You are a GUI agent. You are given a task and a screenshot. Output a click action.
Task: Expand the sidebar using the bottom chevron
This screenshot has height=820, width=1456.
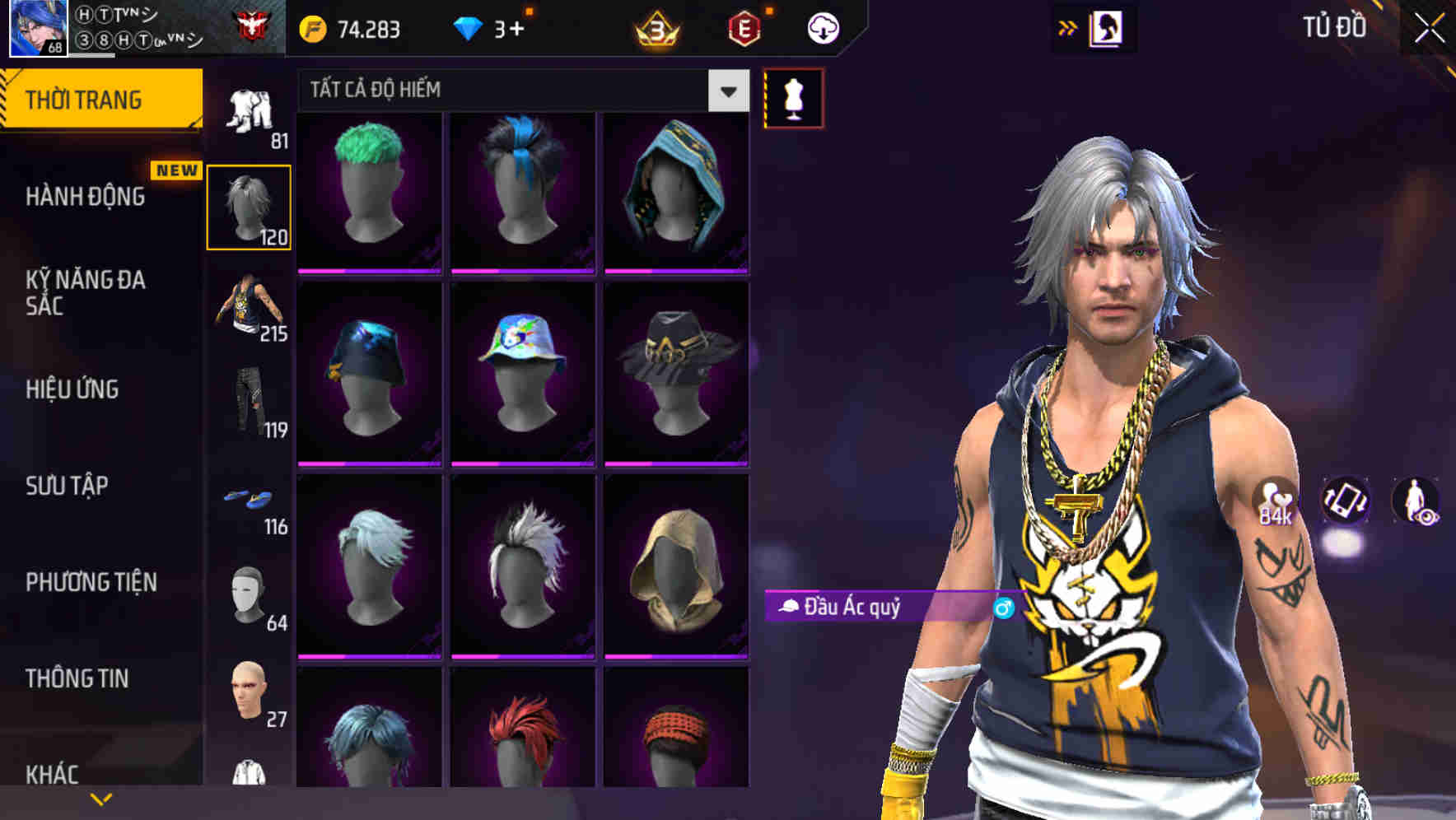tap(101, 797)
